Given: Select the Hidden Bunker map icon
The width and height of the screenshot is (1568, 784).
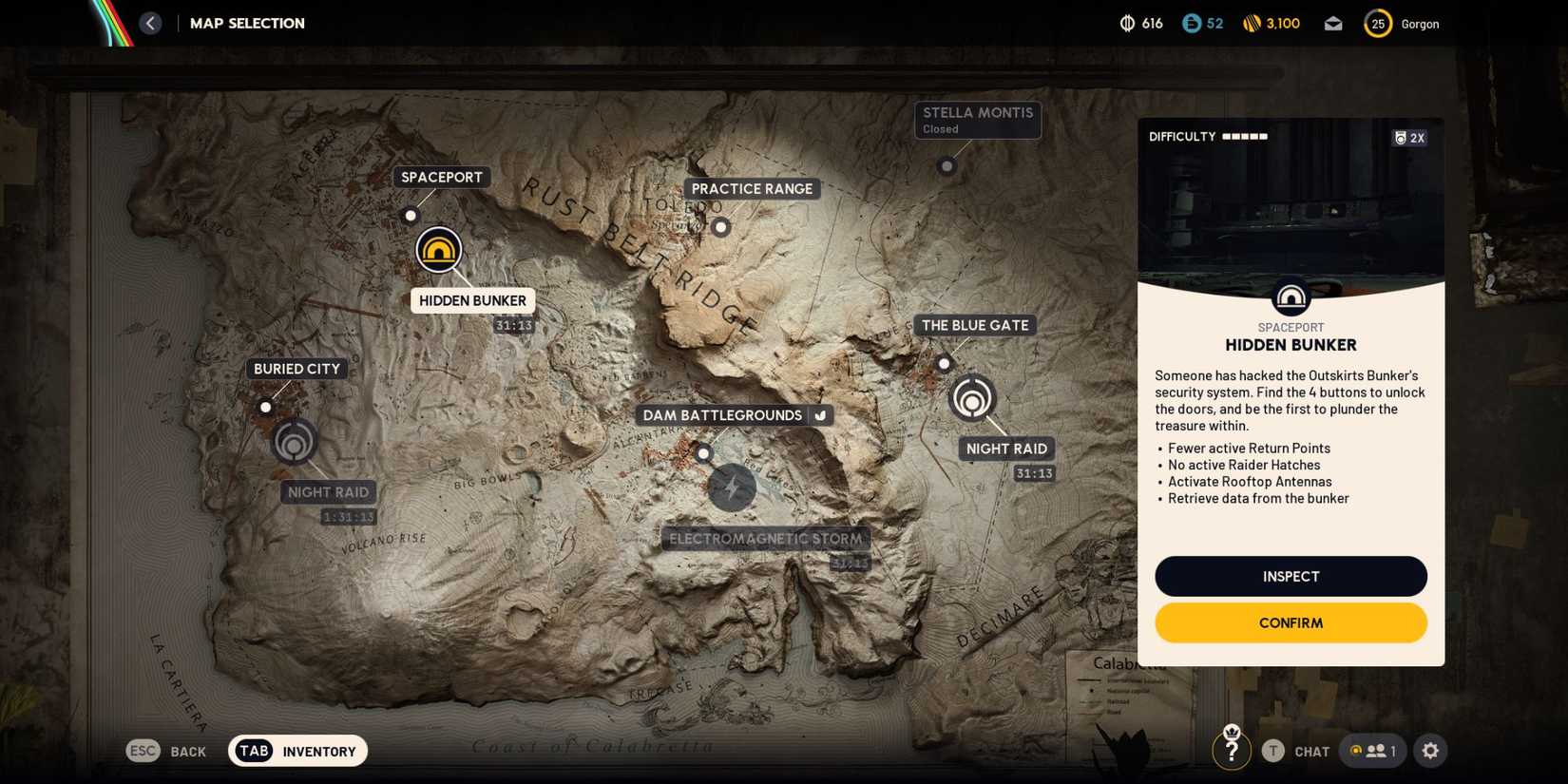Looking at the screenshot, I should click(x=438, y=250).
